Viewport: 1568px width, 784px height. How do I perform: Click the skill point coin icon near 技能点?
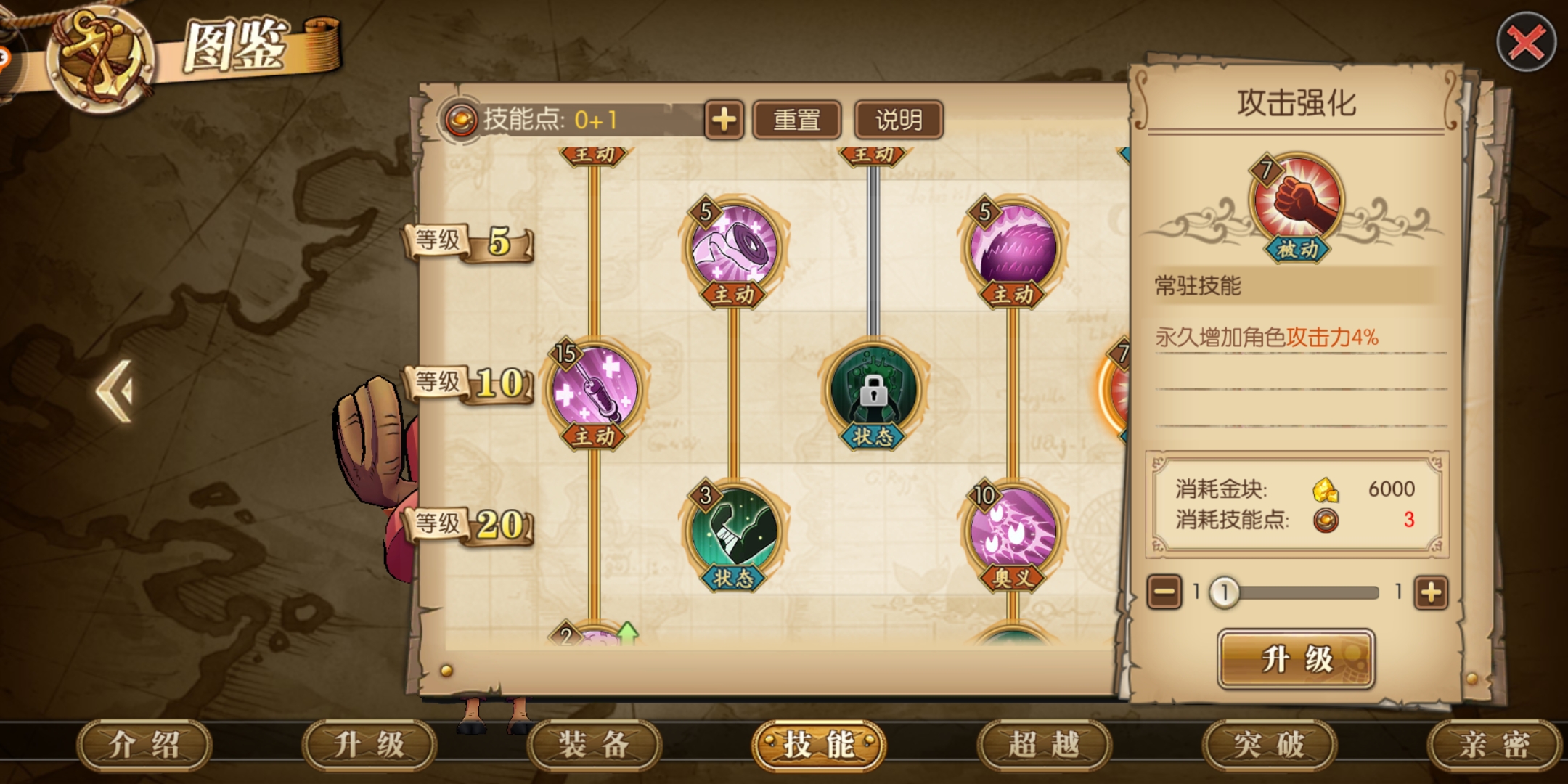[x=462, y=118]
